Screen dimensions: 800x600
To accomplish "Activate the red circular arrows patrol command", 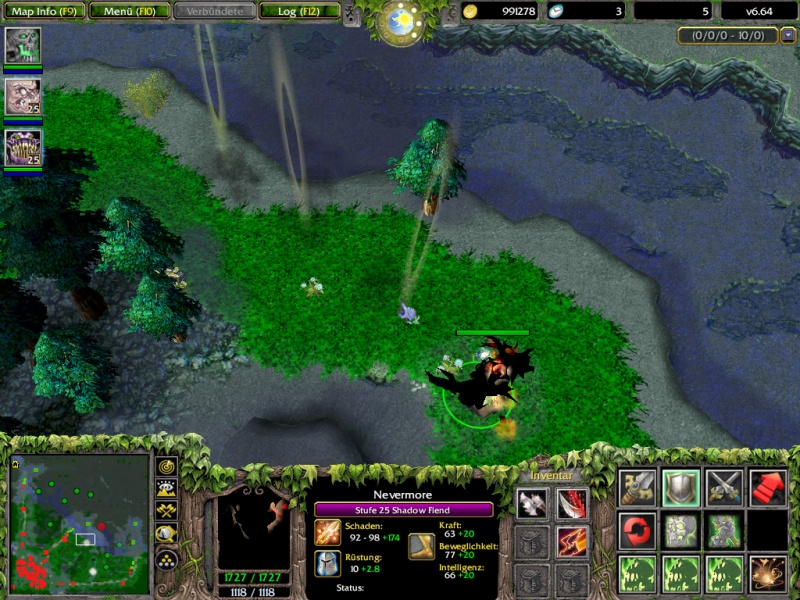I will coord(637,530).
